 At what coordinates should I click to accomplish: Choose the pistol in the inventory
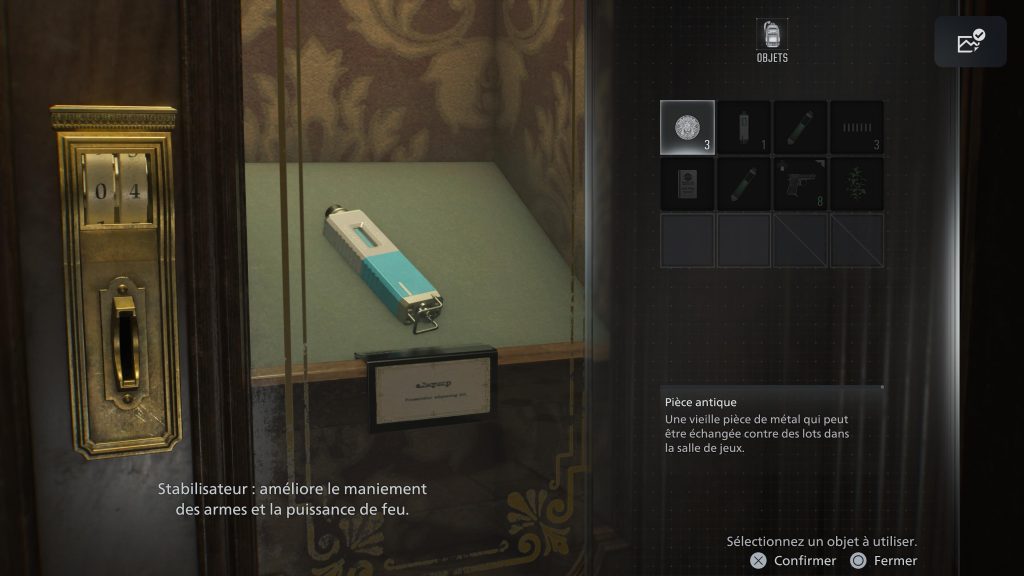[x=799, y=184]
